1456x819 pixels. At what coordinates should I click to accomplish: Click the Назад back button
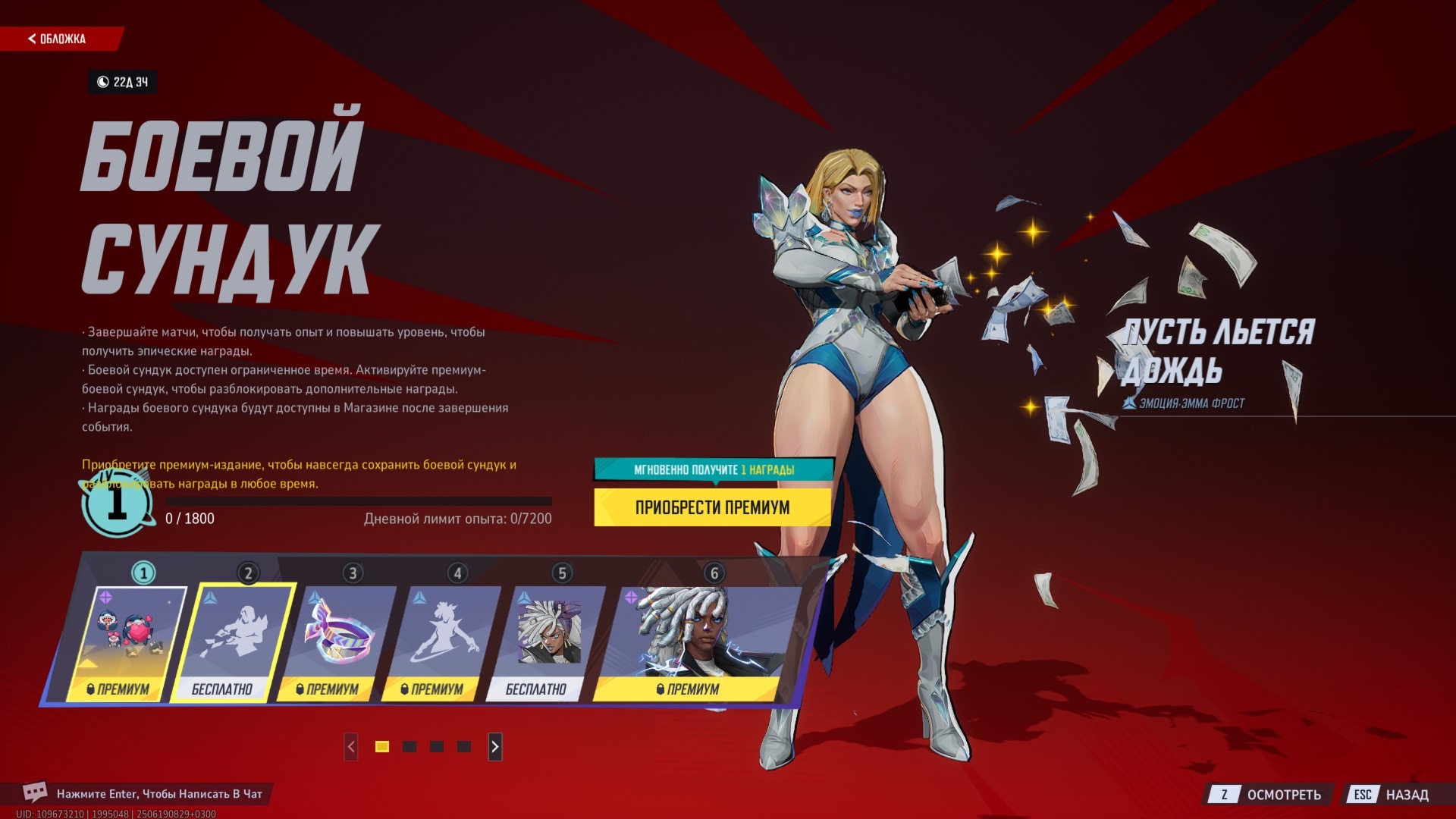[x=1392, y=795]
